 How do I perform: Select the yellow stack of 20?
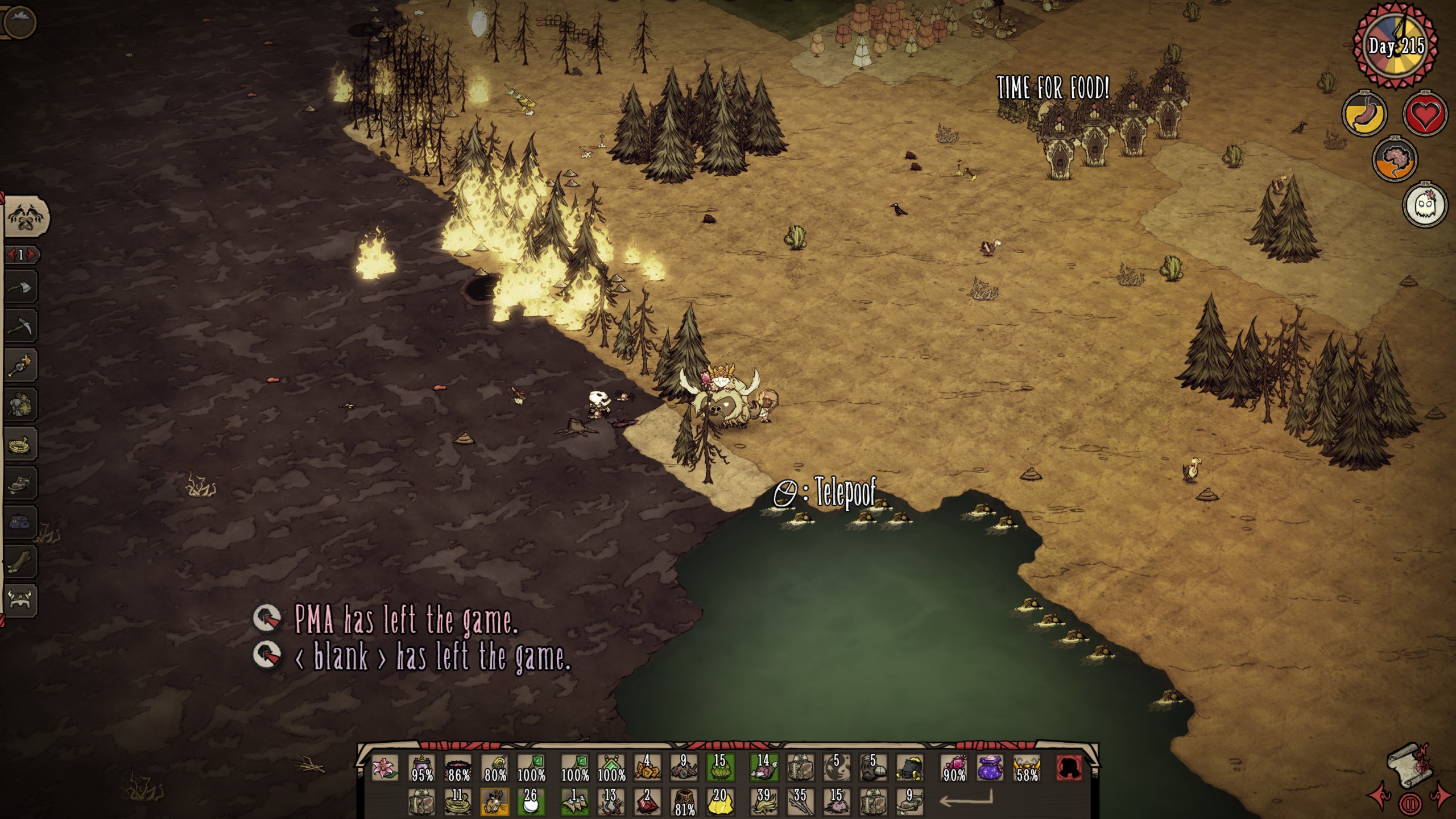click(x=720, y=801)
